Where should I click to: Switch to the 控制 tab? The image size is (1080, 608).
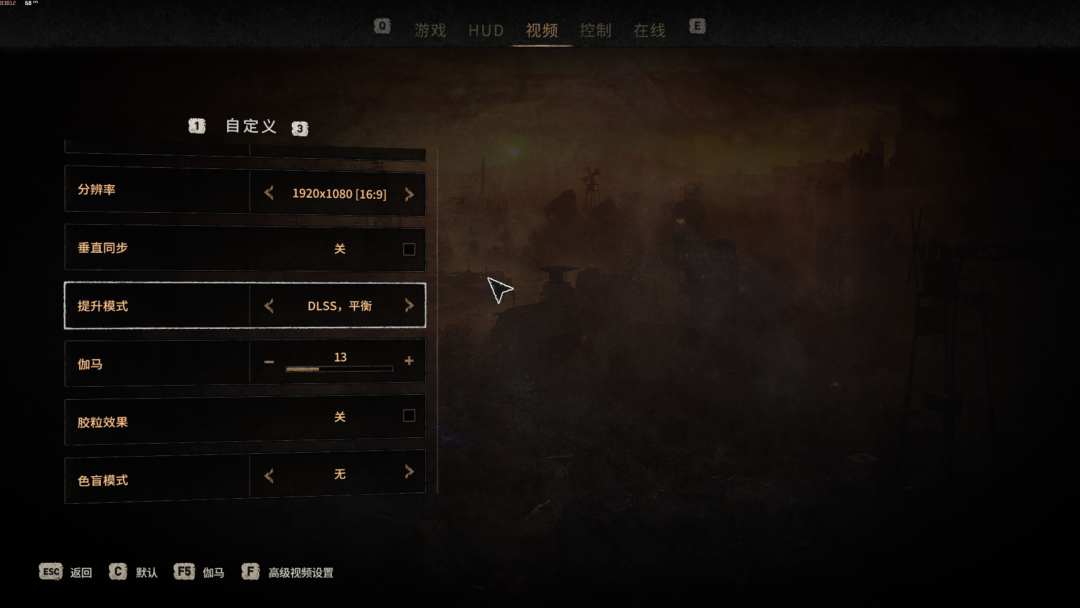click(596, 30)
